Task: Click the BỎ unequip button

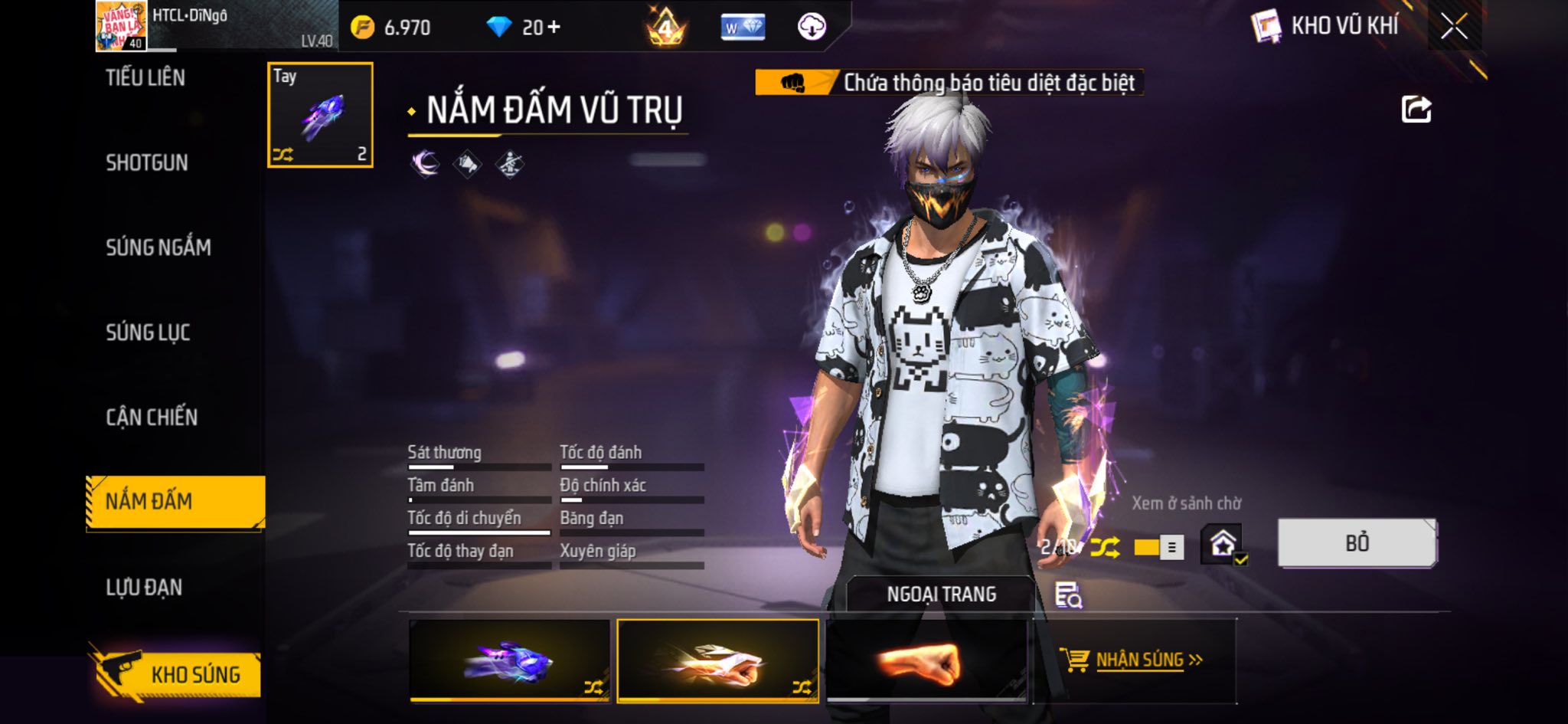Action: point(1357,543)
